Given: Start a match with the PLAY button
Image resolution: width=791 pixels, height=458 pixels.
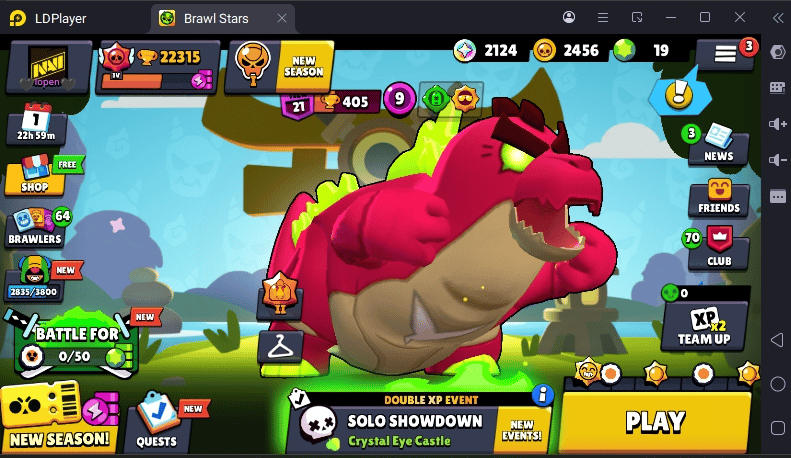Looking at the screenshot, I should [655, 422].
